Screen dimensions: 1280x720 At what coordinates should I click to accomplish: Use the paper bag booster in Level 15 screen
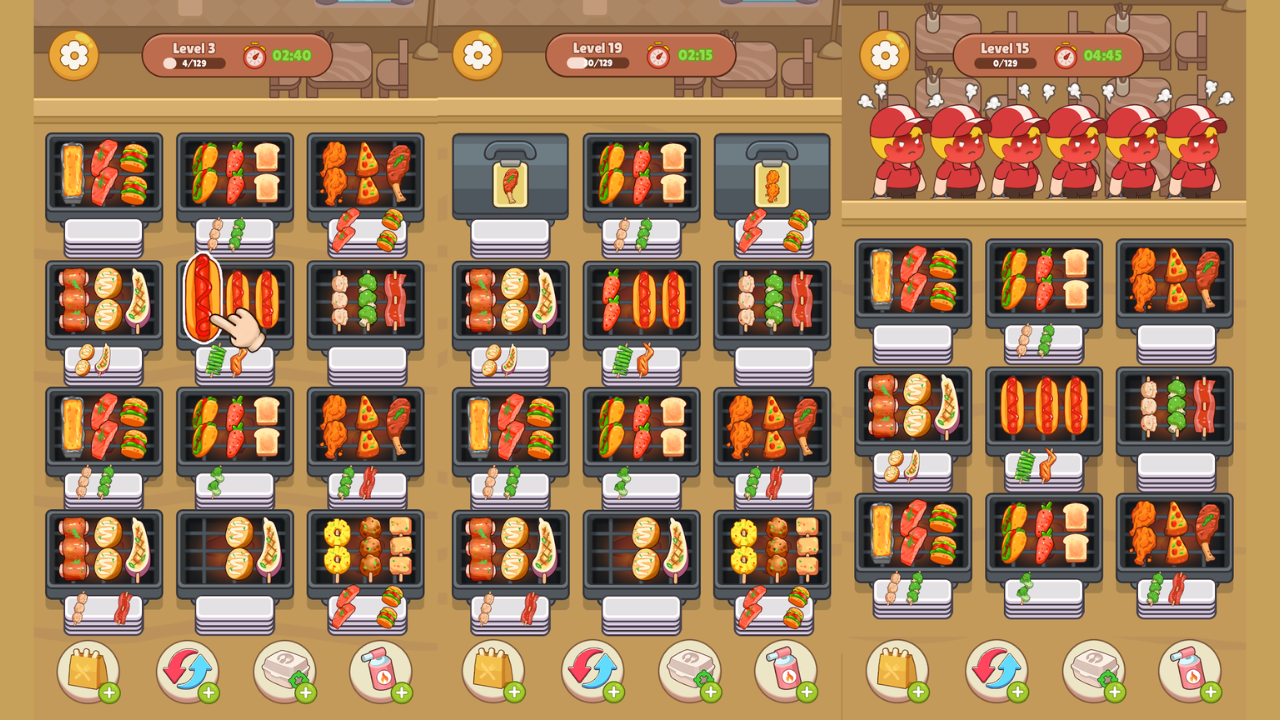[897, 671]
